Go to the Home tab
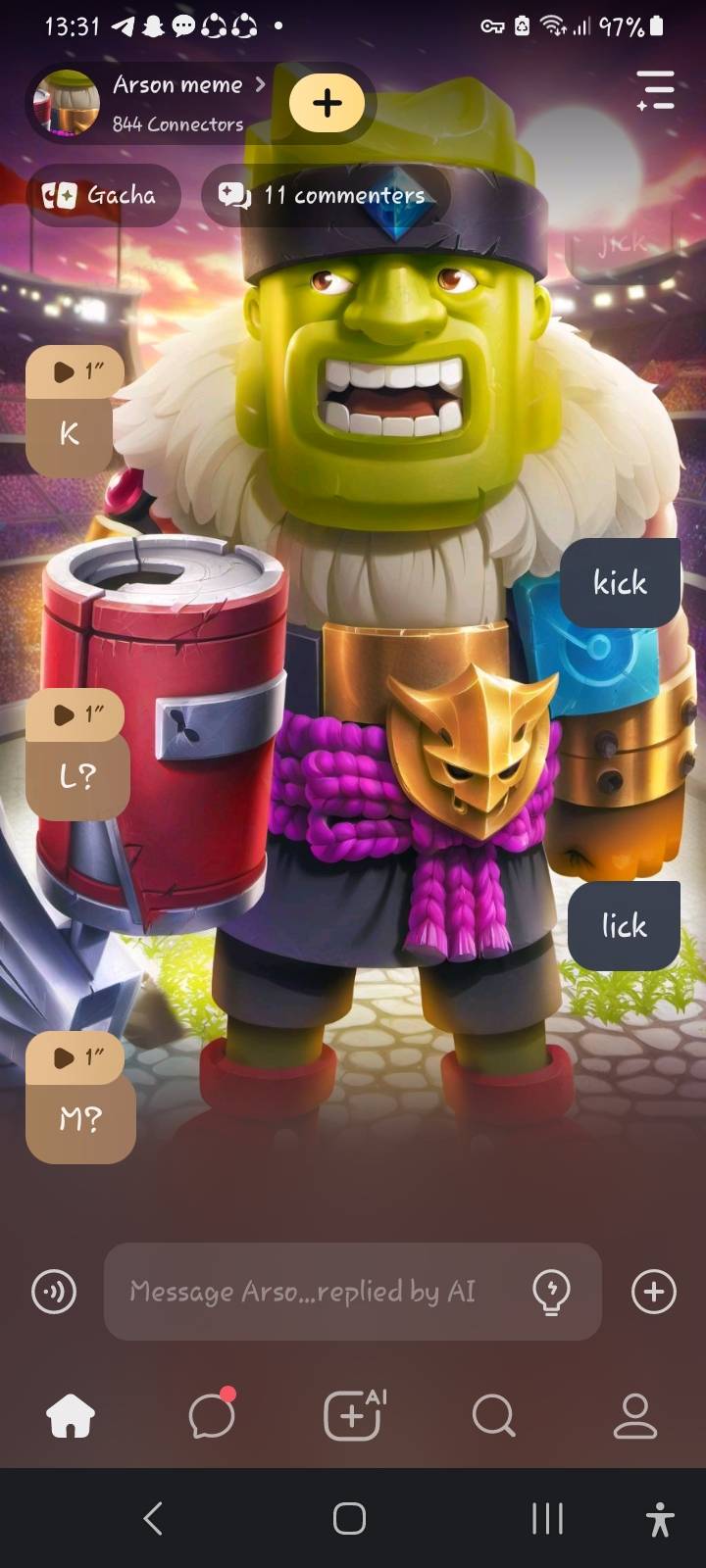 71,1416
